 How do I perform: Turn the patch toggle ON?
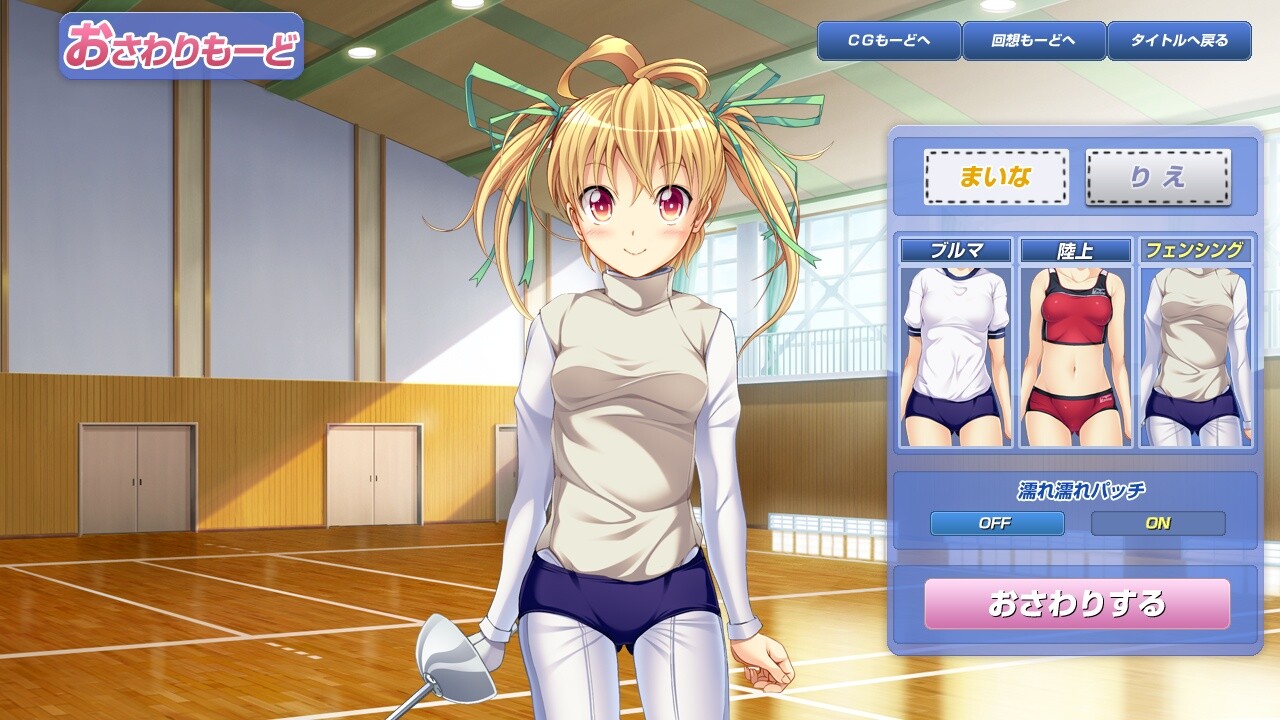click(x=1158, y=523)
